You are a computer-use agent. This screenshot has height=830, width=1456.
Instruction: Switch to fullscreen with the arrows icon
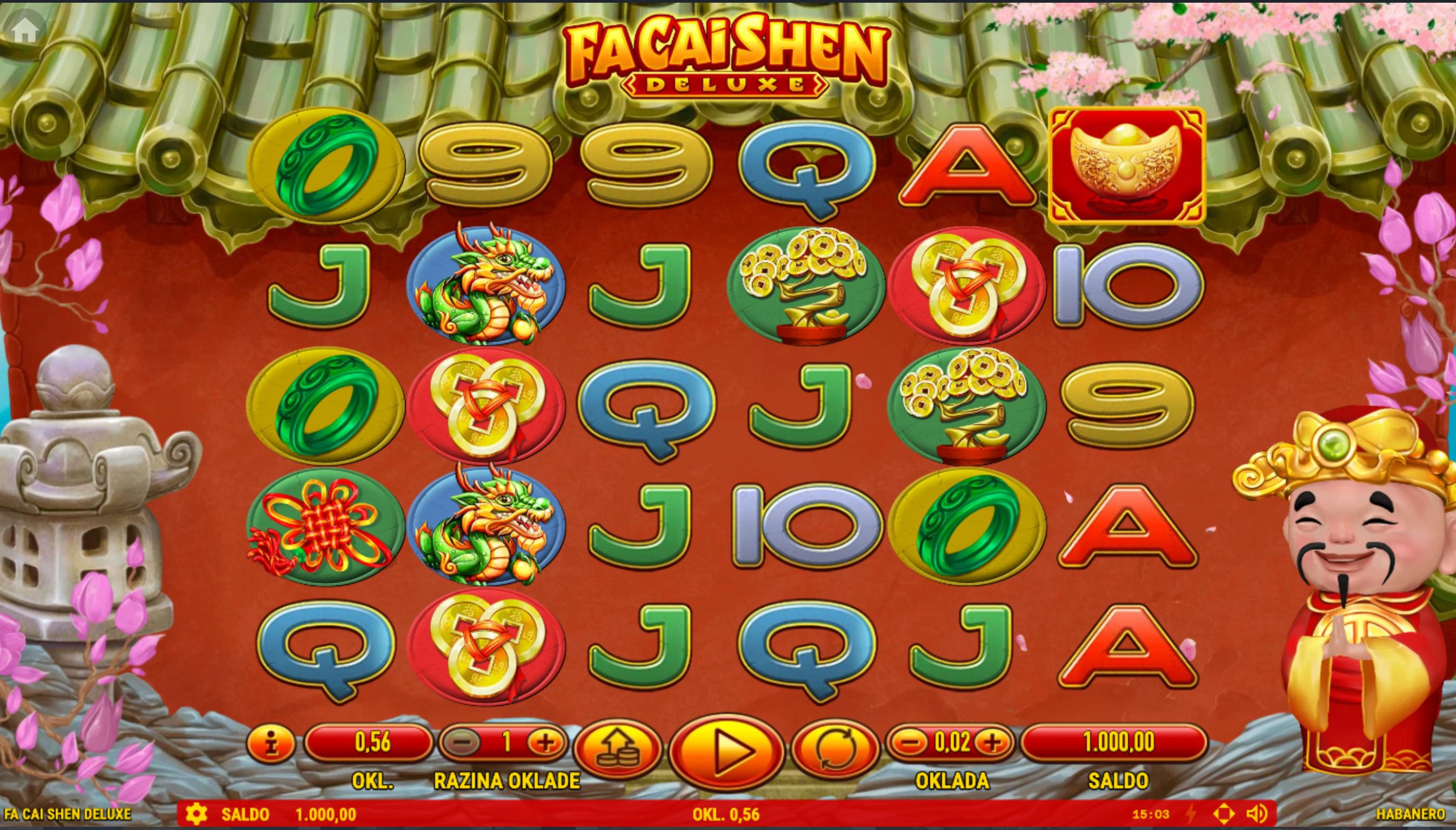point(1224,814)
